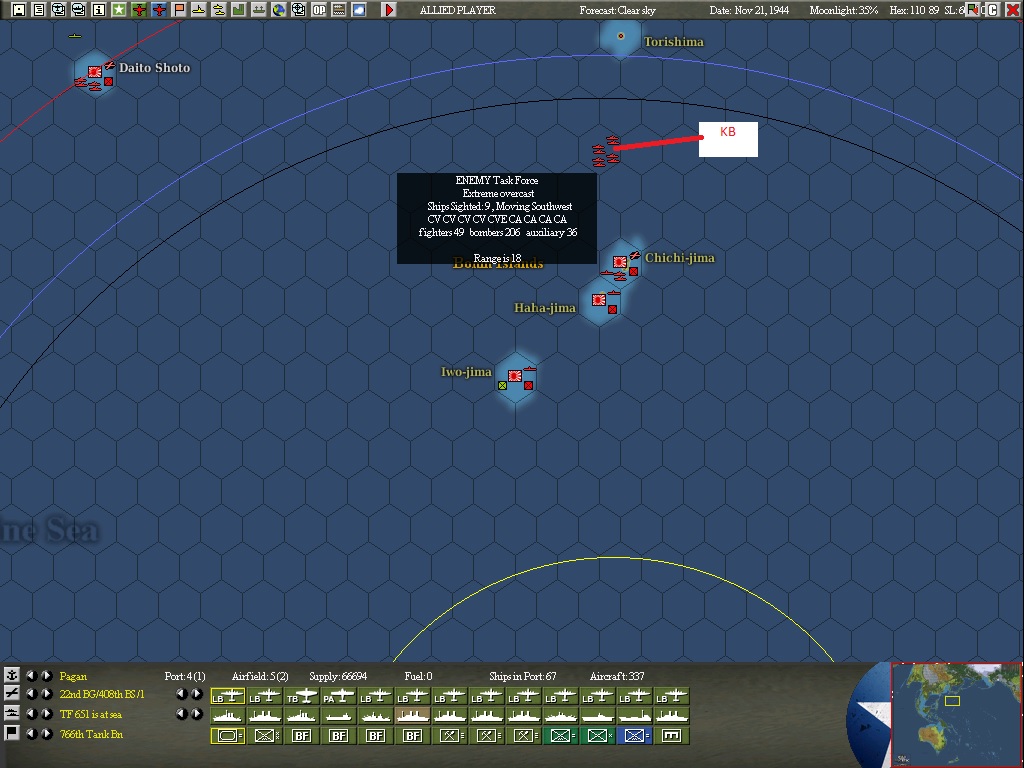The image size is (1032, 768).
Task: Click the red end-turn arrow button
Action: pos(389,10)
